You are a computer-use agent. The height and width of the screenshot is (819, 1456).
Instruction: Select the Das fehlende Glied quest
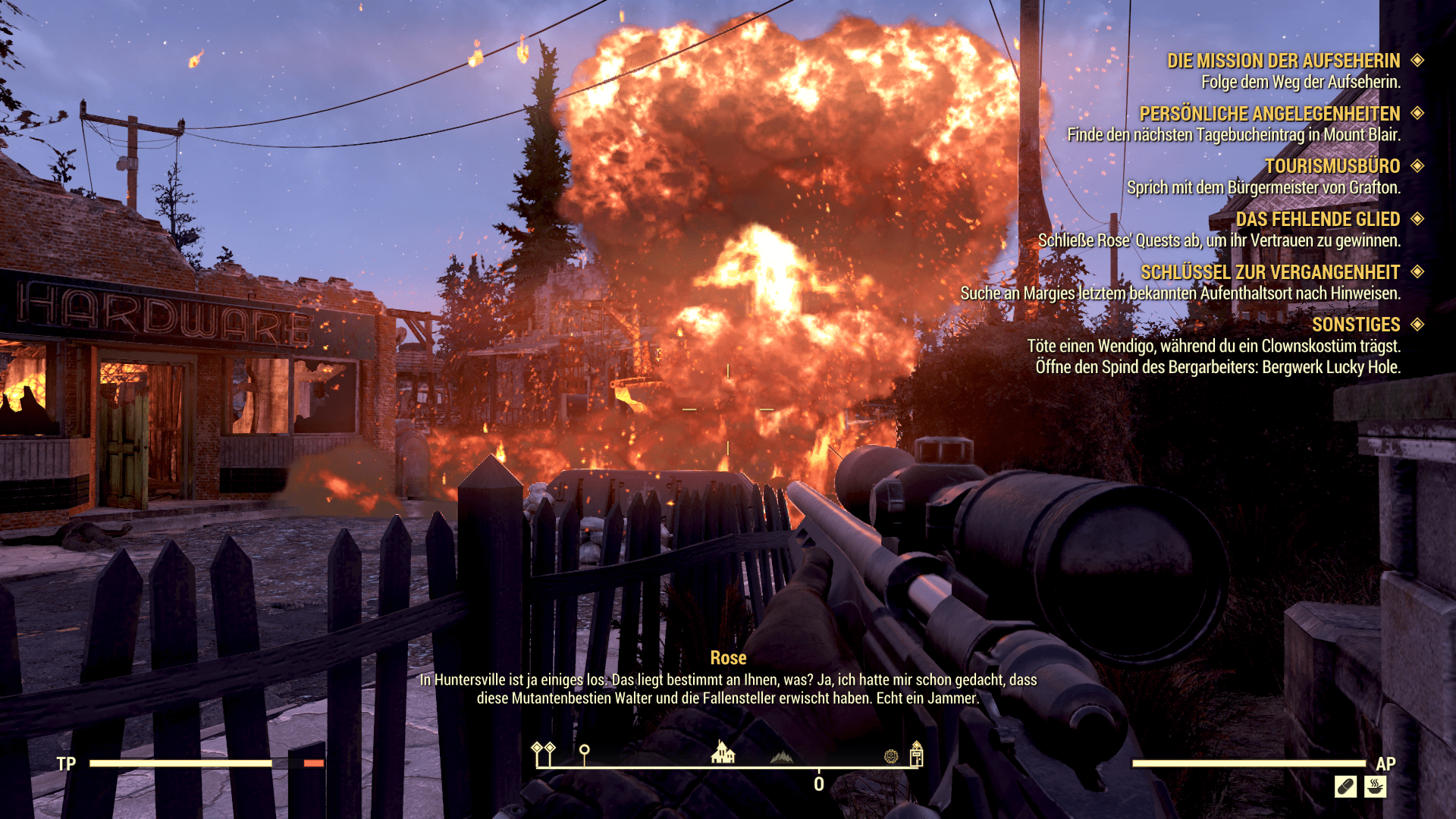[1317, 219]
